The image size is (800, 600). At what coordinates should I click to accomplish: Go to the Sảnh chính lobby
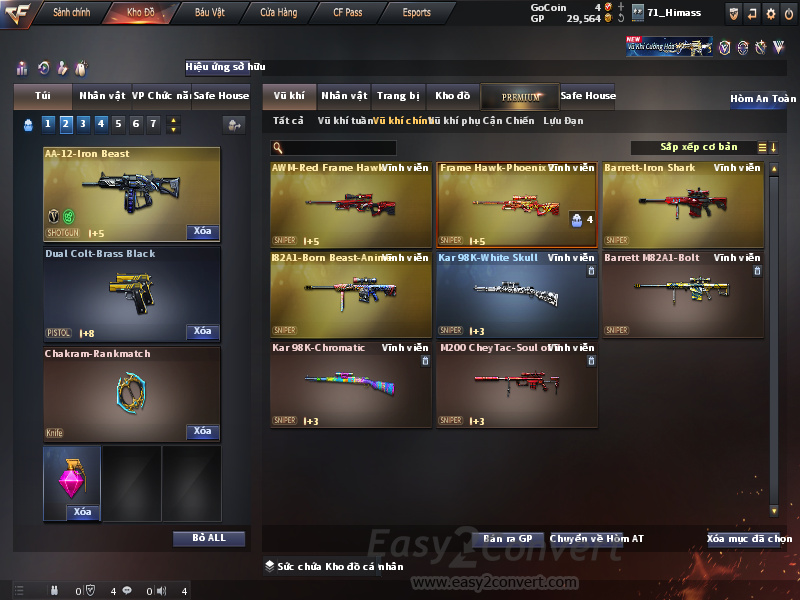point(71,13)
